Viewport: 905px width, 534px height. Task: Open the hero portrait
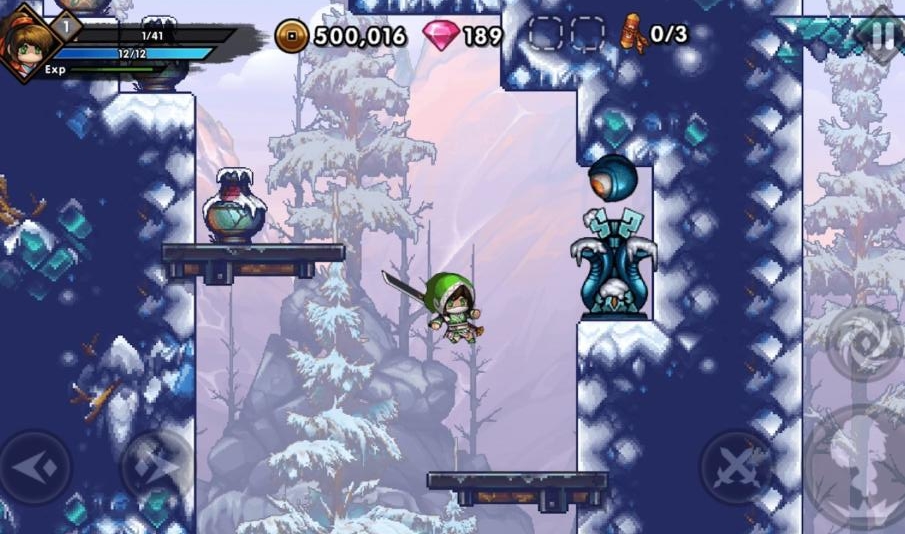(27, 44)
